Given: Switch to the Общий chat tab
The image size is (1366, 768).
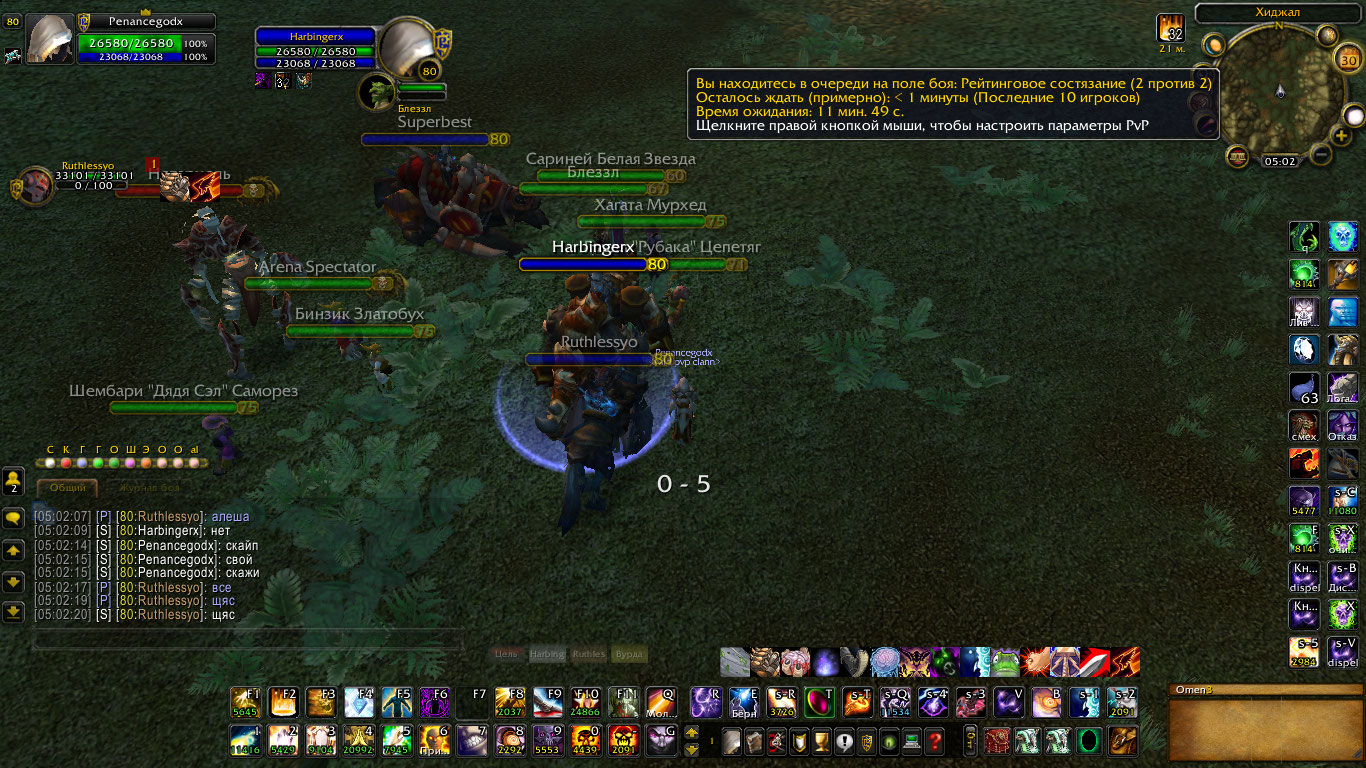Looking at the screenshot, I should 67,487.
